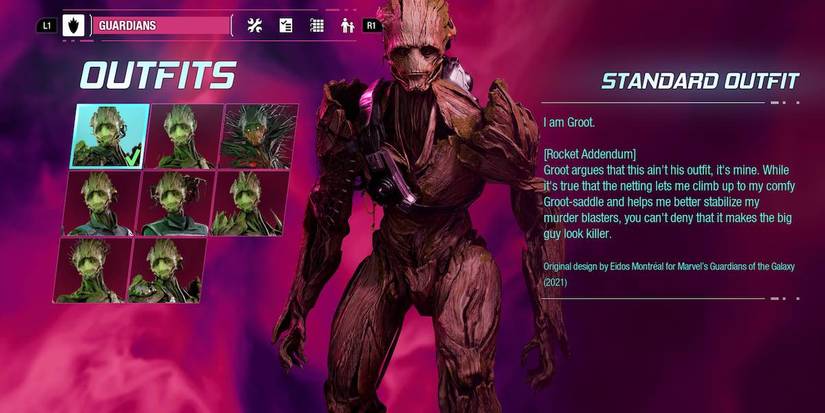Open the checklist tab icon

pyautogui.click(x=285, y=25)
